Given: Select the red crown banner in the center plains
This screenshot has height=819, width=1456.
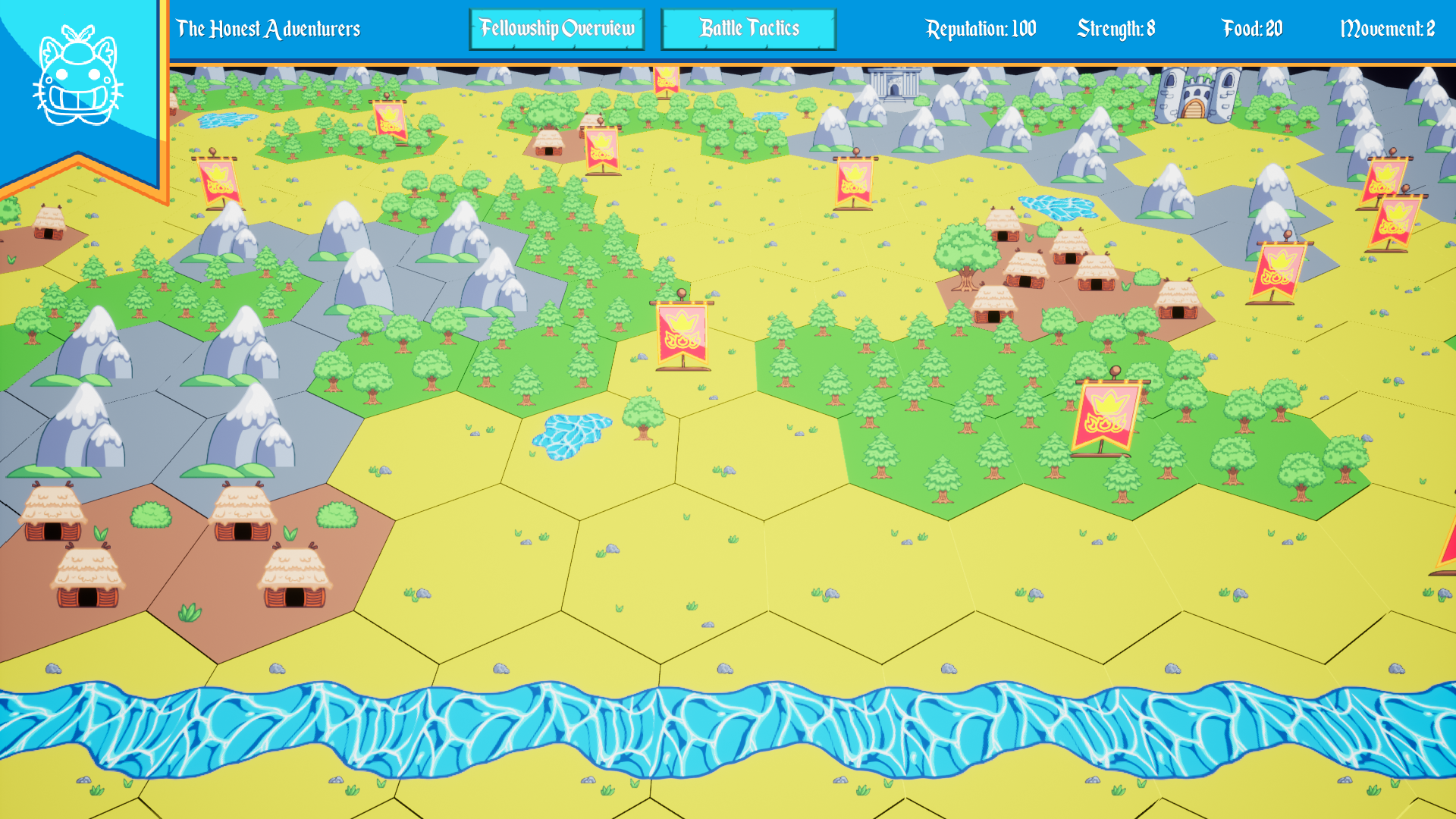Looking at the screenshot, I should tap(681, 334).
